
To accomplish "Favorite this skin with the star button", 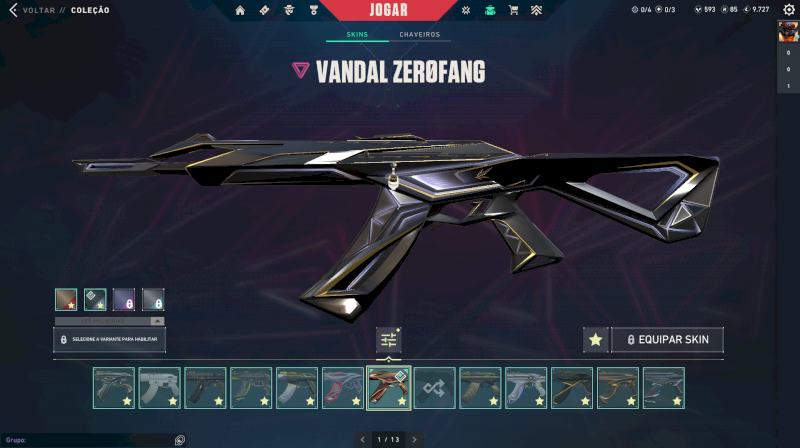I will (x=595, y=340).
